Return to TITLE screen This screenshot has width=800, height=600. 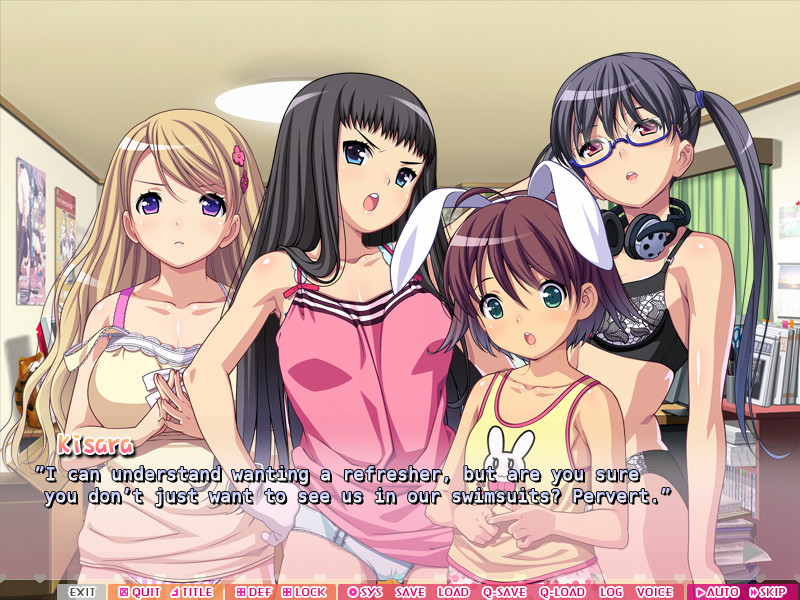191,592
